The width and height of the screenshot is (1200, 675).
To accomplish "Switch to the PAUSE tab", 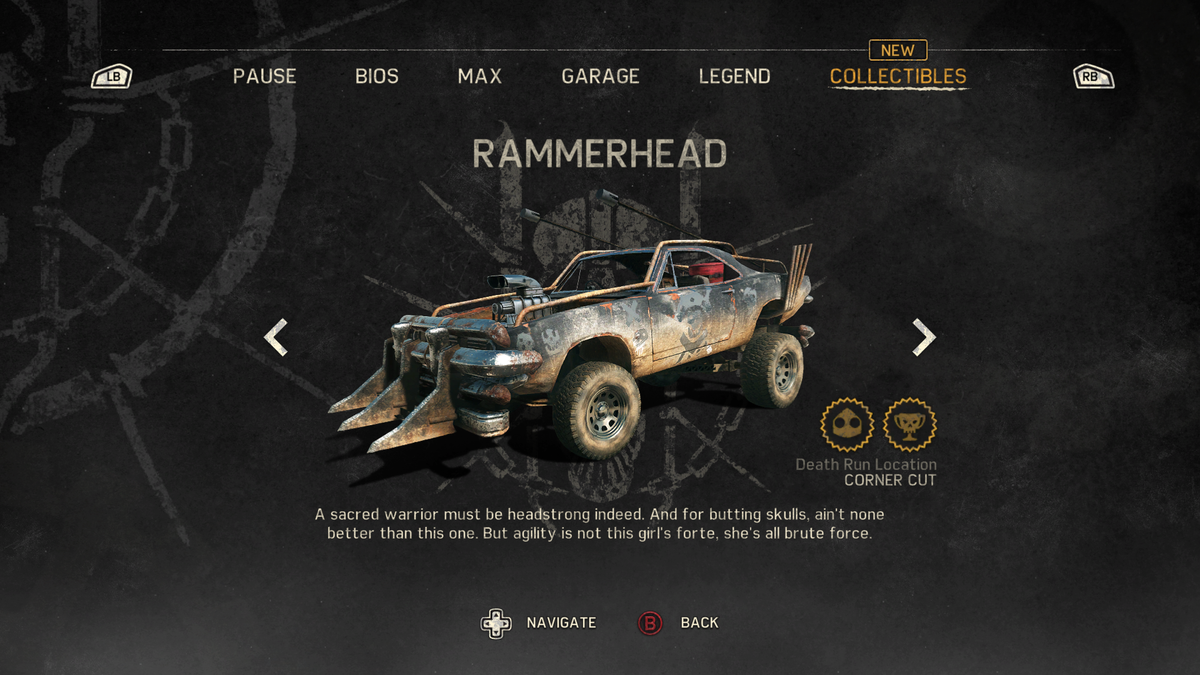I will (x=264, y=76).
